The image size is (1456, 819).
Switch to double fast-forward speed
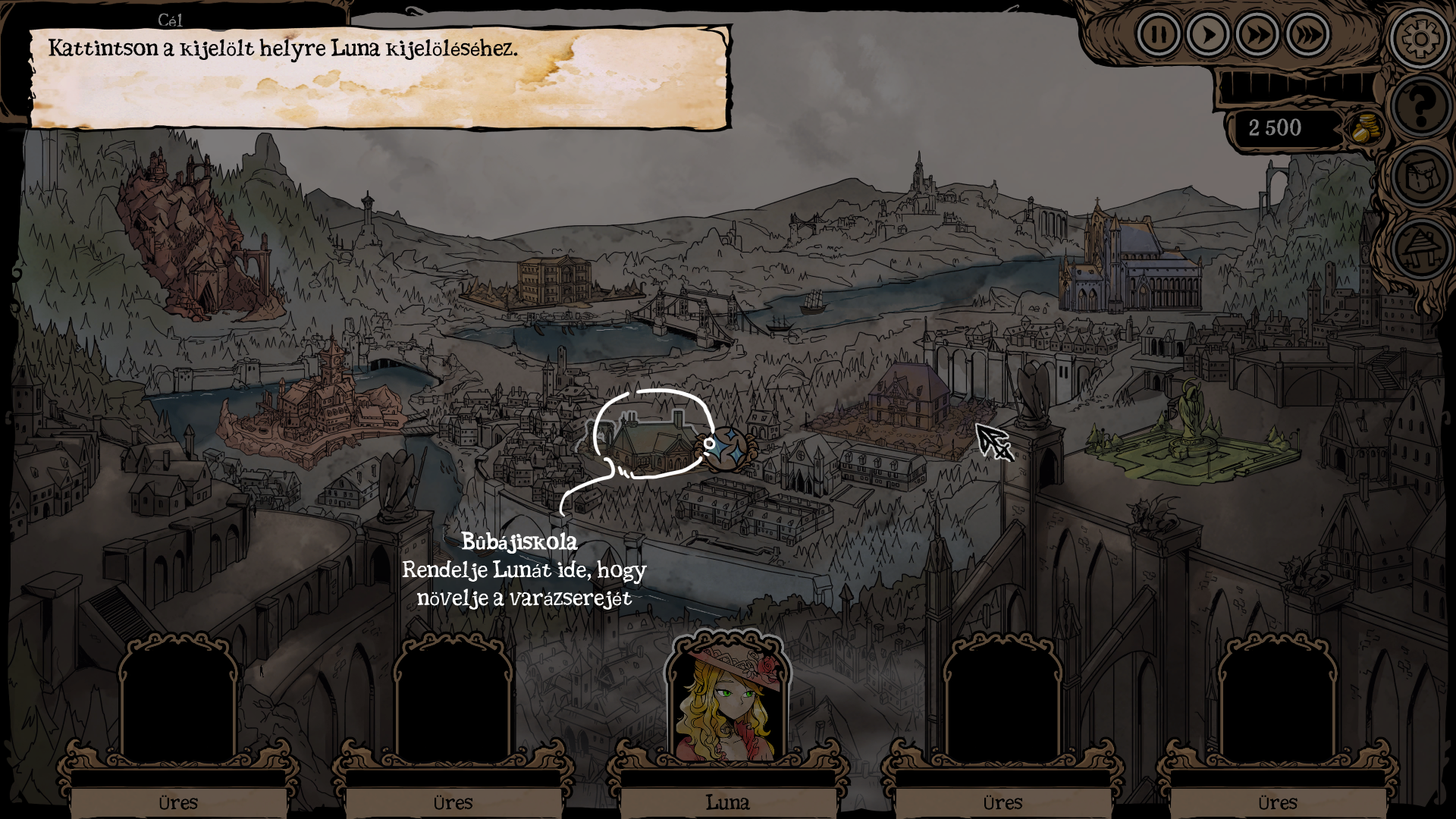pyautogui.click(x=1257, y=35)
